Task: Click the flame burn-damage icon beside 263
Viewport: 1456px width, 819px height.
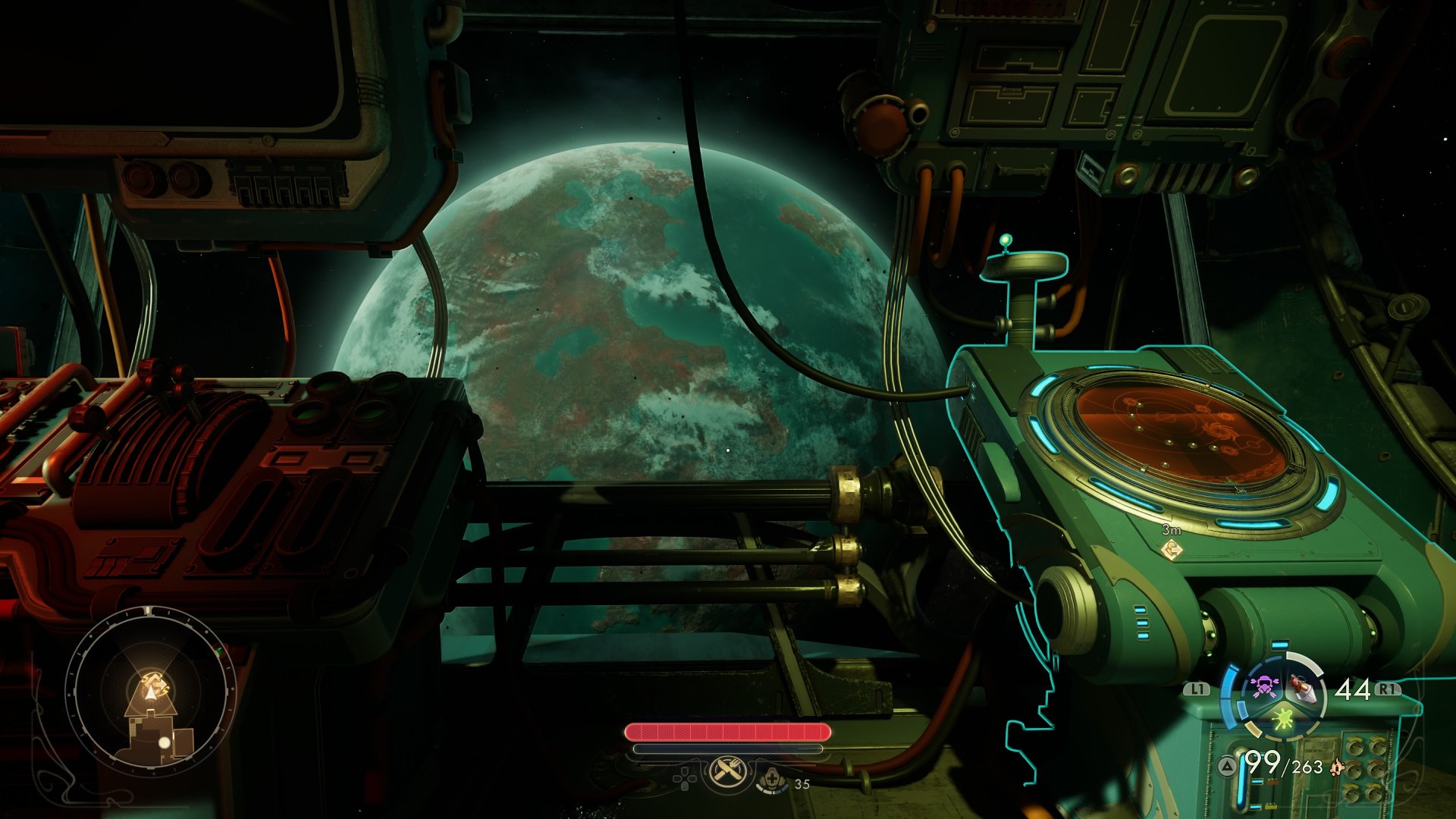Action: click(x=1336, y=768)
